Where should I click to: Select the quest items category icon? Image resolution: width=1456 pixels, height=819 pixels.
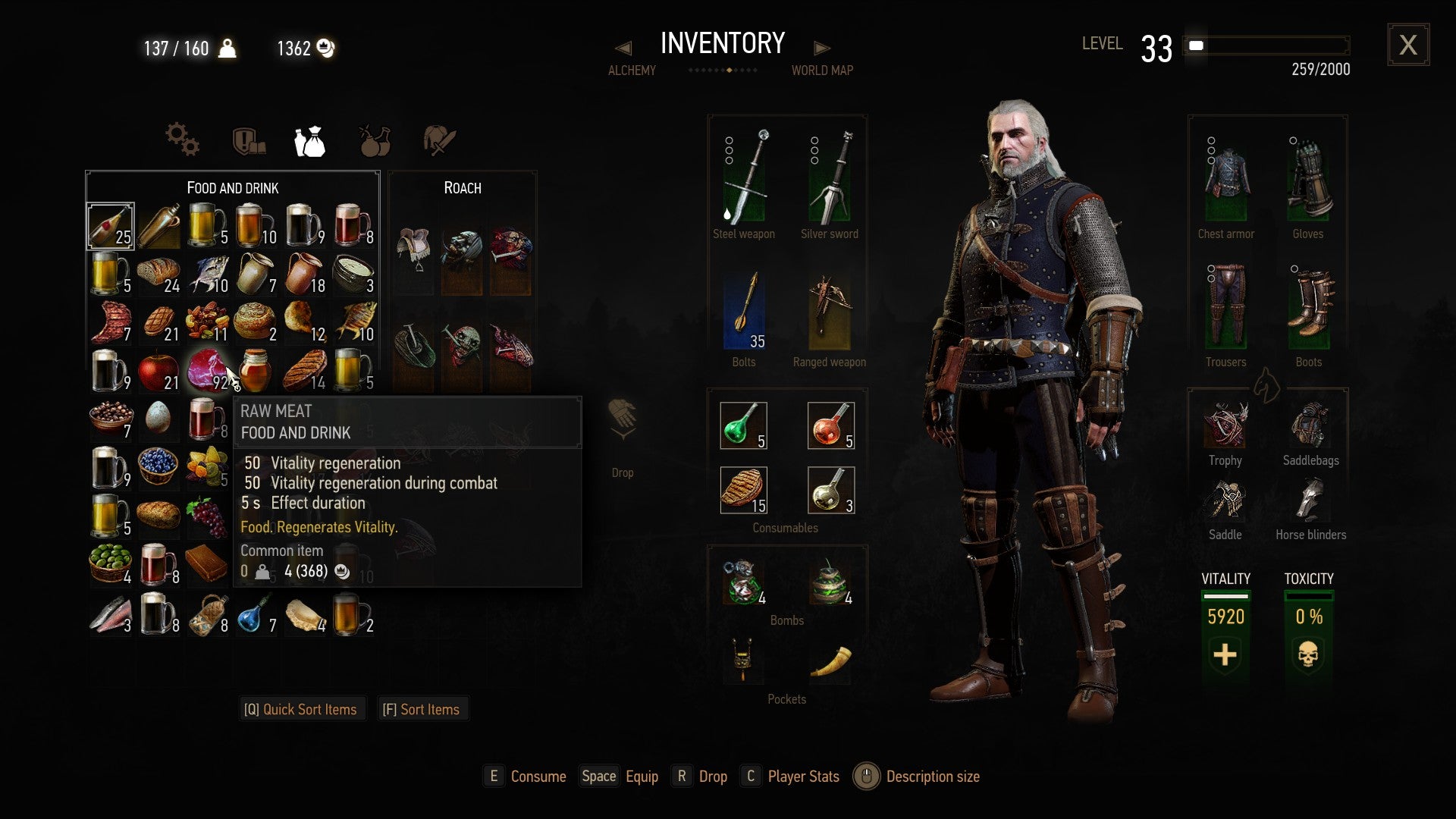tap(250, 140)
